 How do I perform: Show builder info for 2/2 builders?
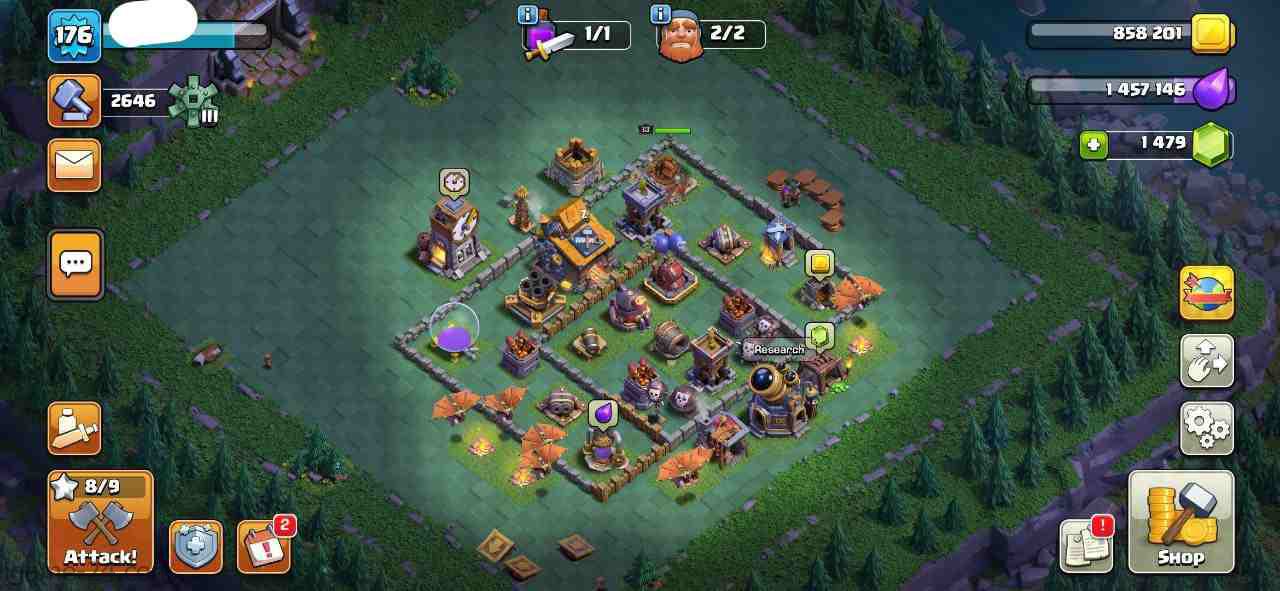click(x=660, y=14)
